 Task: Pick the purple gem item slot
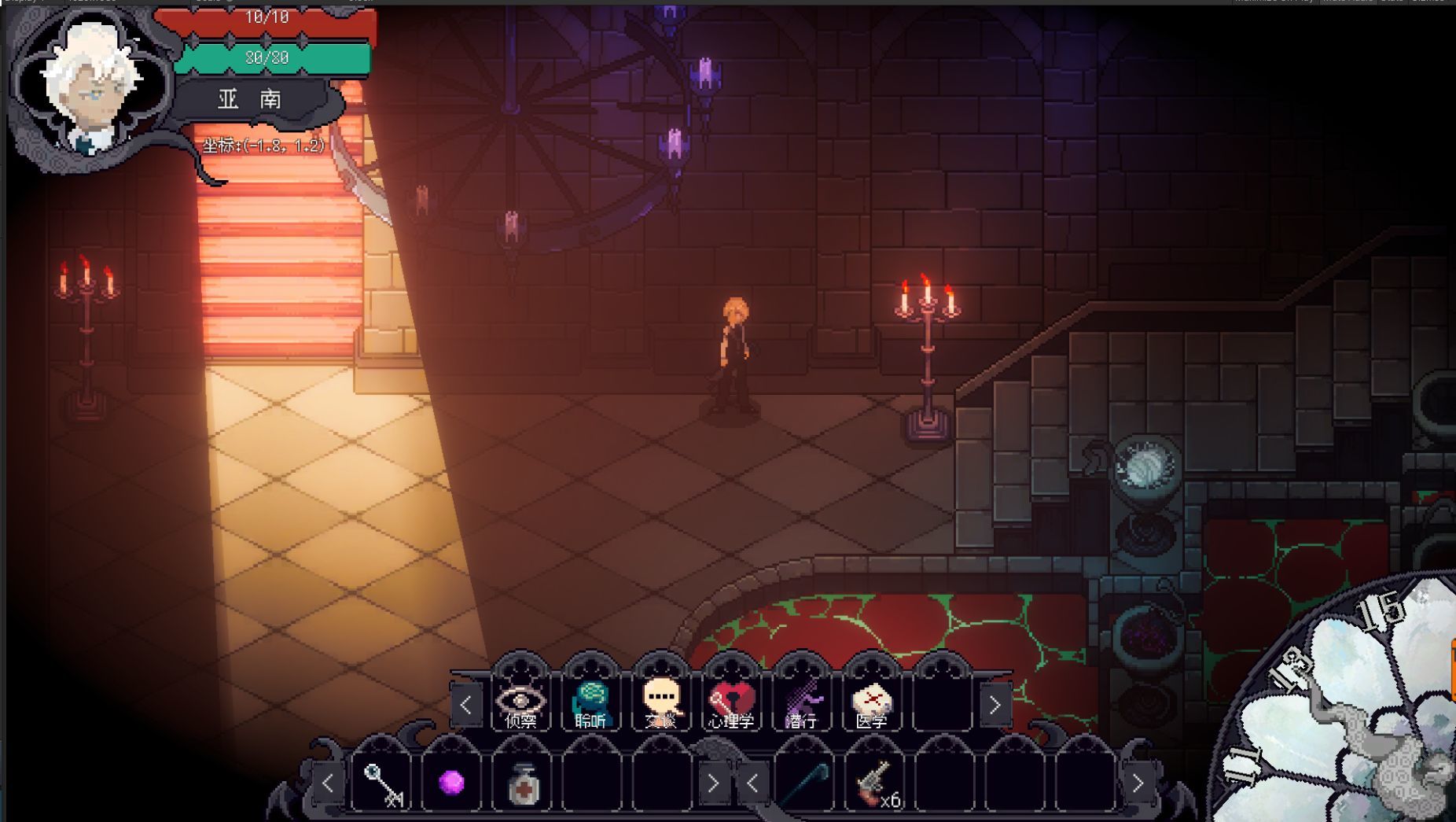point(451,783)
